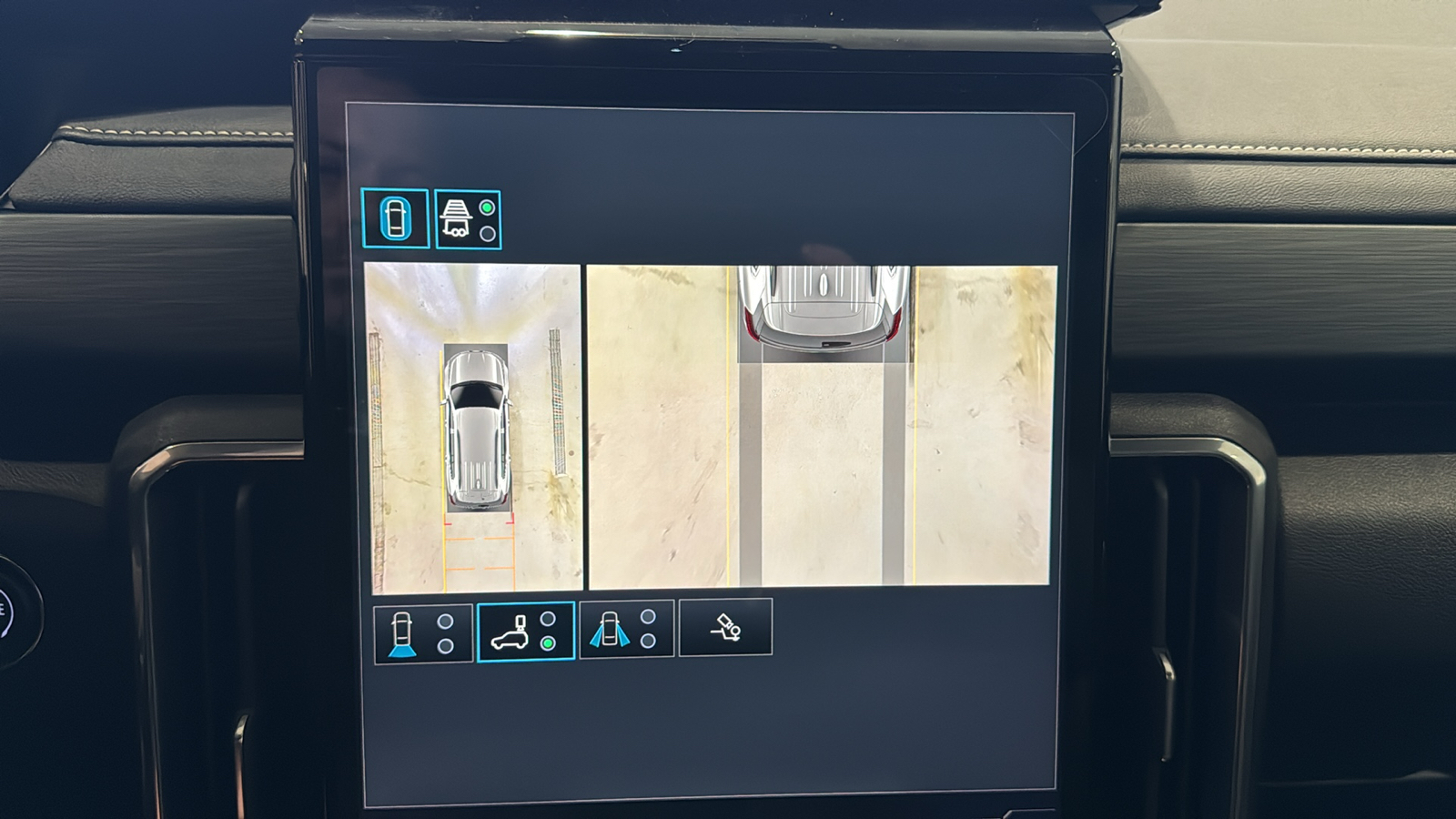Image resolution: width=1456 pixels, height=819 pixels.
Task: Activate the rear camera mast view icon
Action: tap(511, 632)
